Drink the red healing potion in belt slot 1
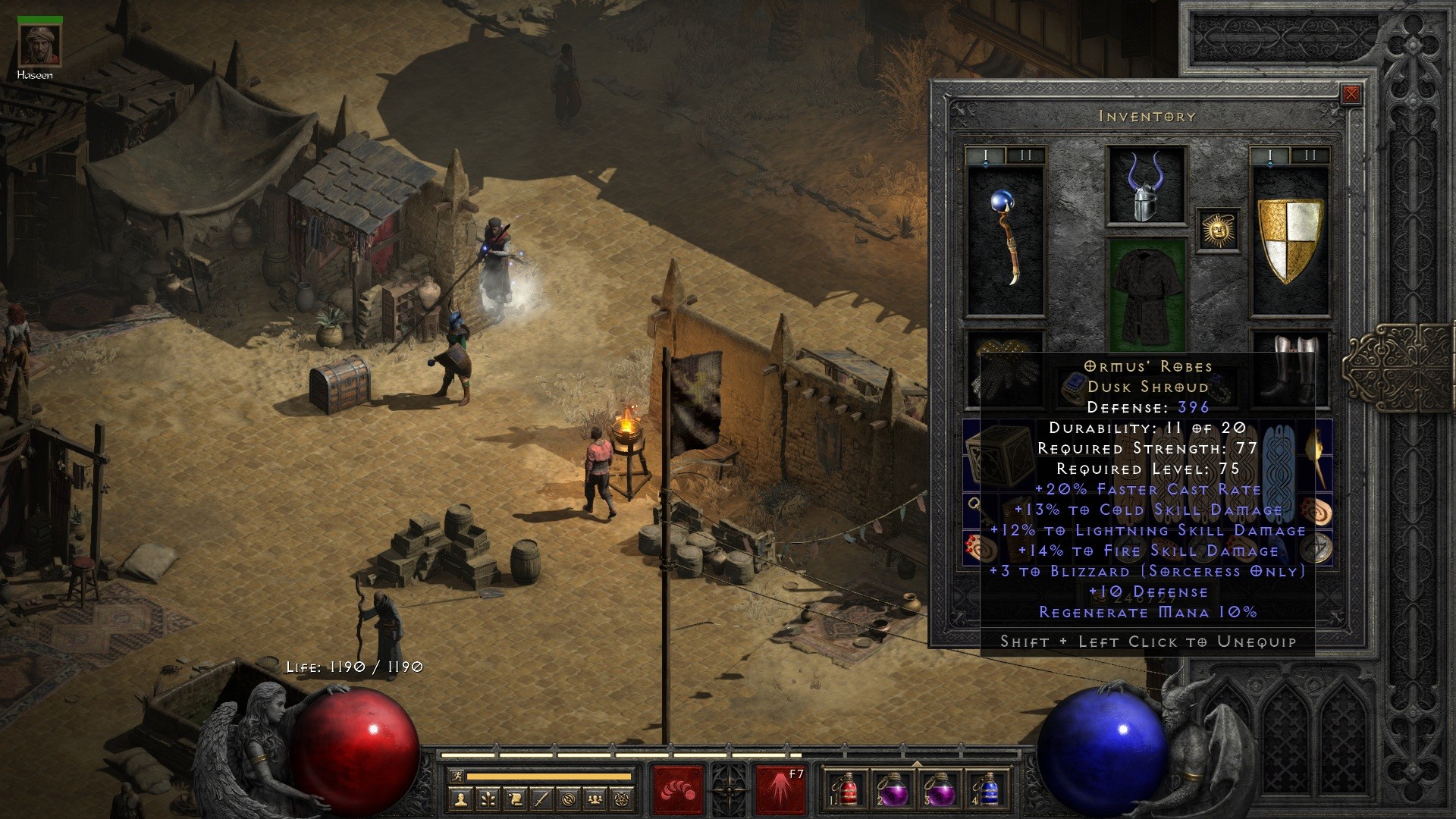Image resolution: width=1456 pixels, height=819 pixels. (x=848, y=793)
